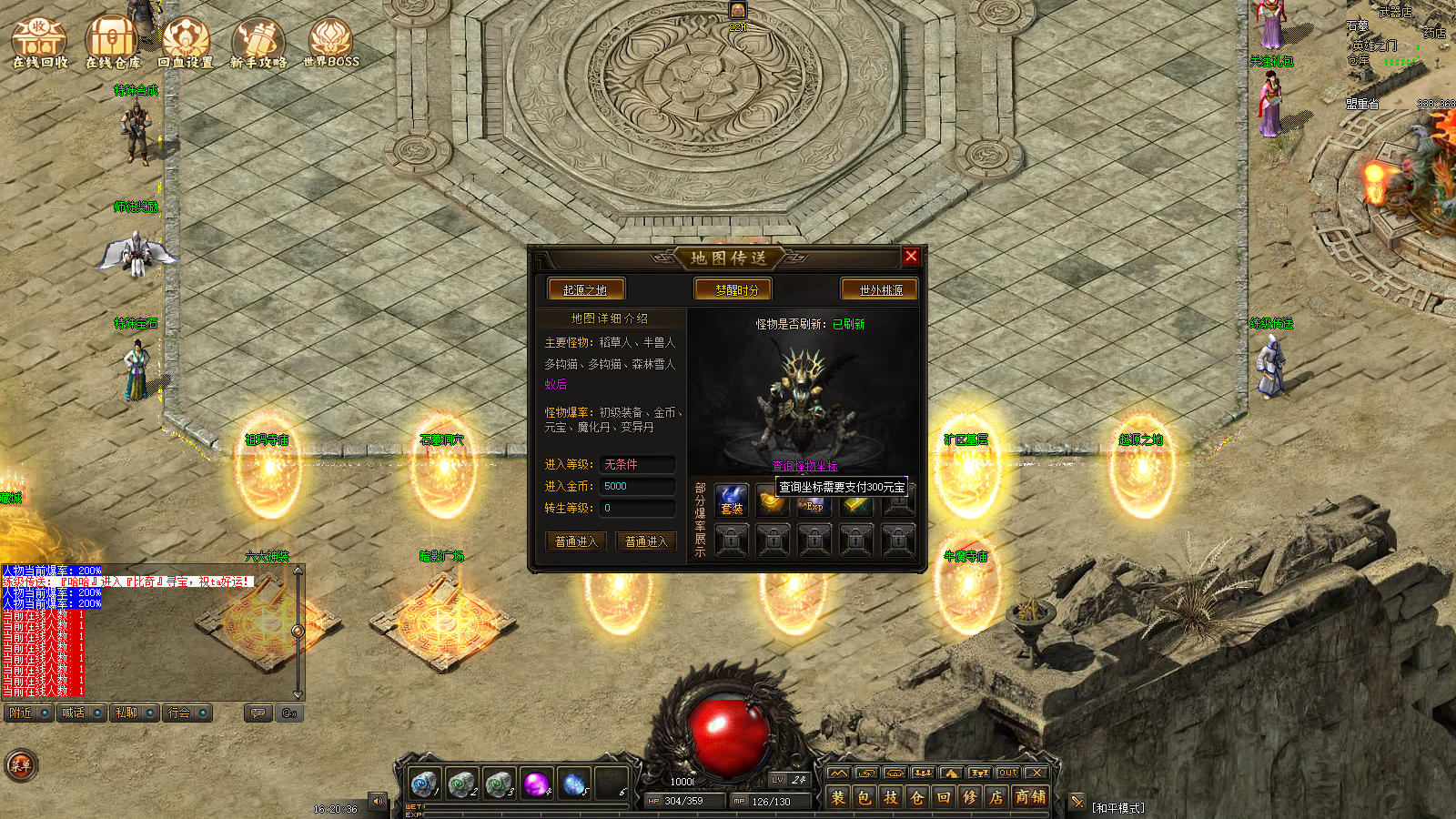Open the round 菜单 menu button
Image resolution: width=1456 pixels, height=819 pixels.
tap(20, 765)
